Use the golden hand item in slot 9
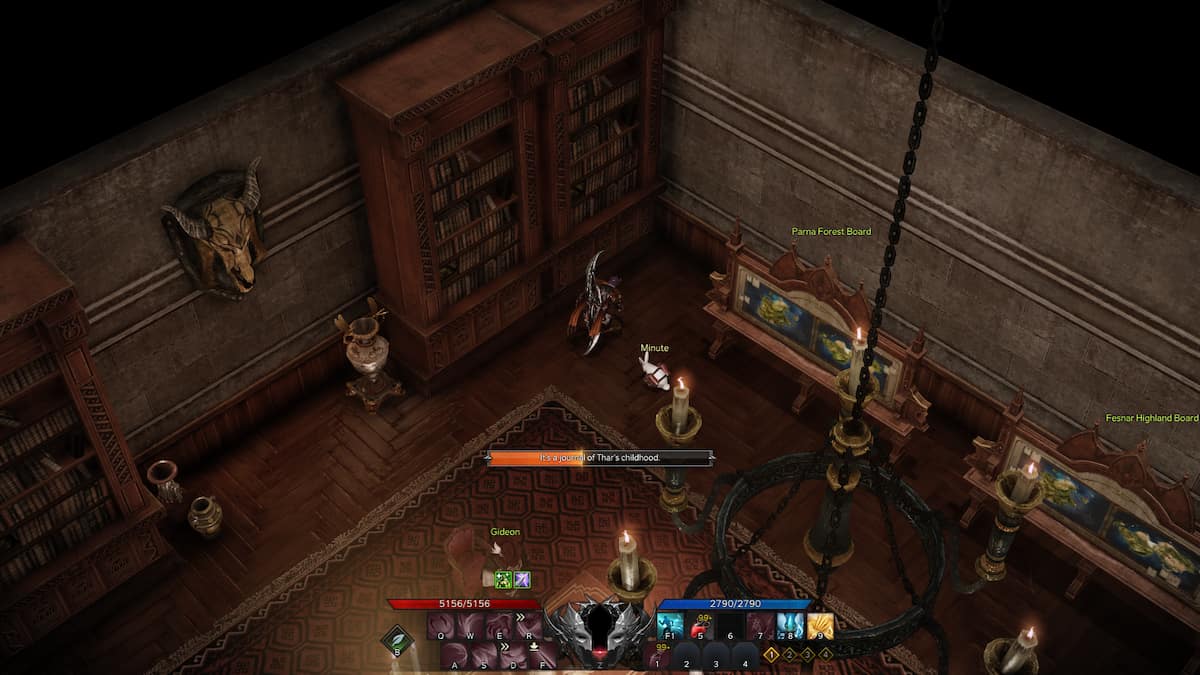 coord(820,626)
